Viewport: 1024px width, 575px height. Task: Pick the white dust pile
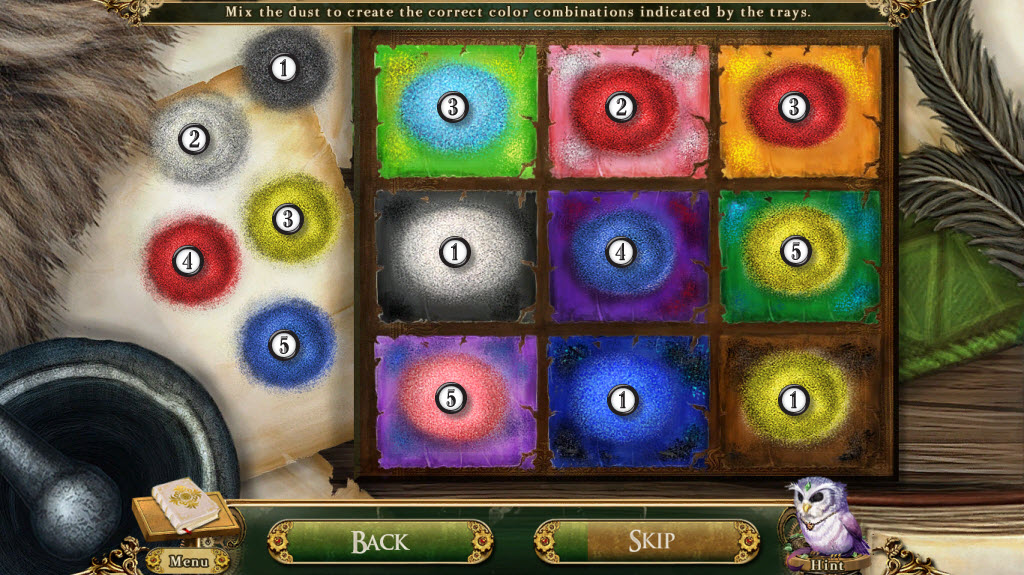click(x=194, y=140)
